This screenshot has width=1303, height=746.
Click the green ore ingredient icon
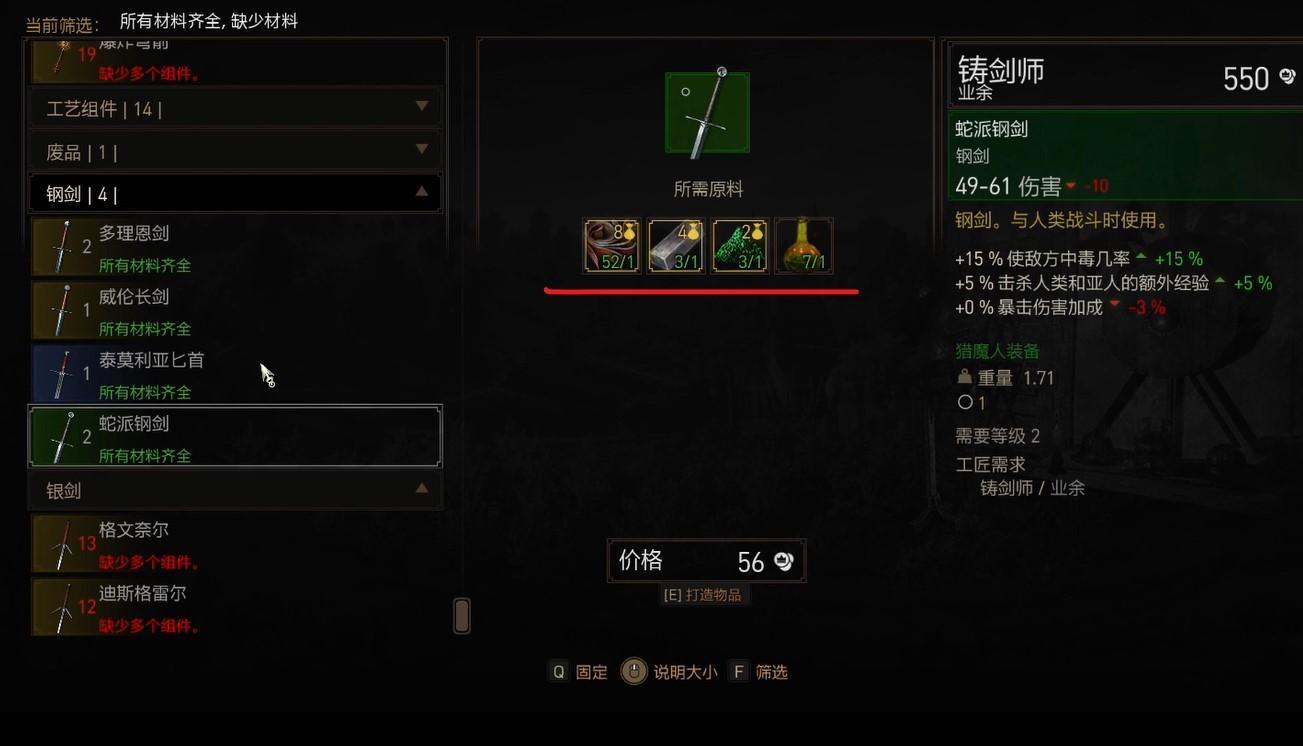(739, 245)
